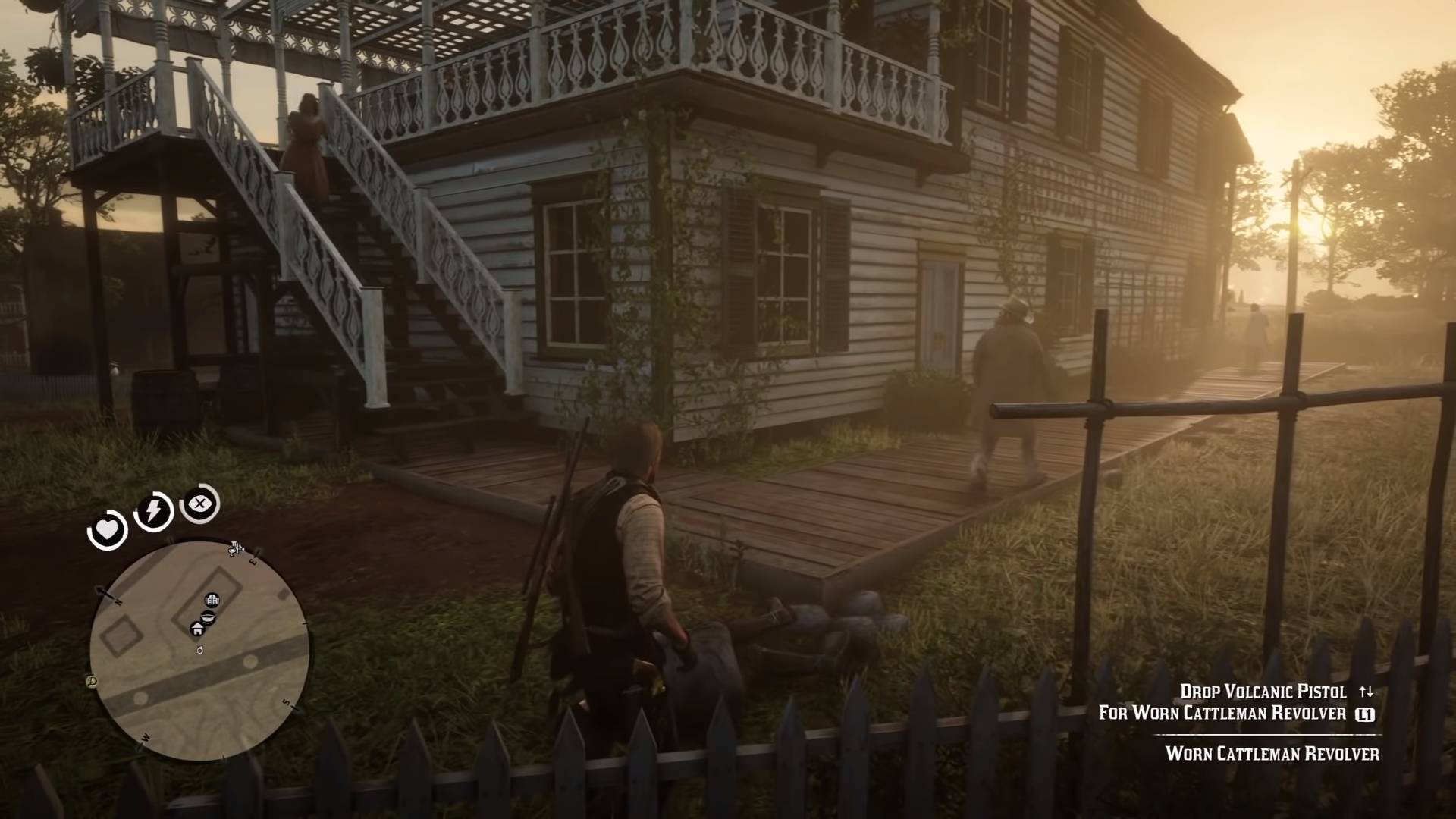The height and width of the screenshot is (819, 1456).
Task: Select the water droplet marker on the minimap
Action: 200,651
